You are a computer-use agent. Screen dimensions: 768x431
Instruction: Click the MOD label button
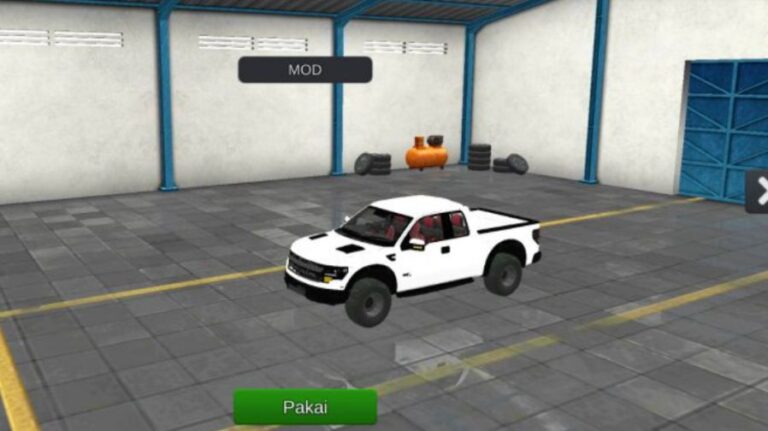pyautogui.click(x=305, y=70)
